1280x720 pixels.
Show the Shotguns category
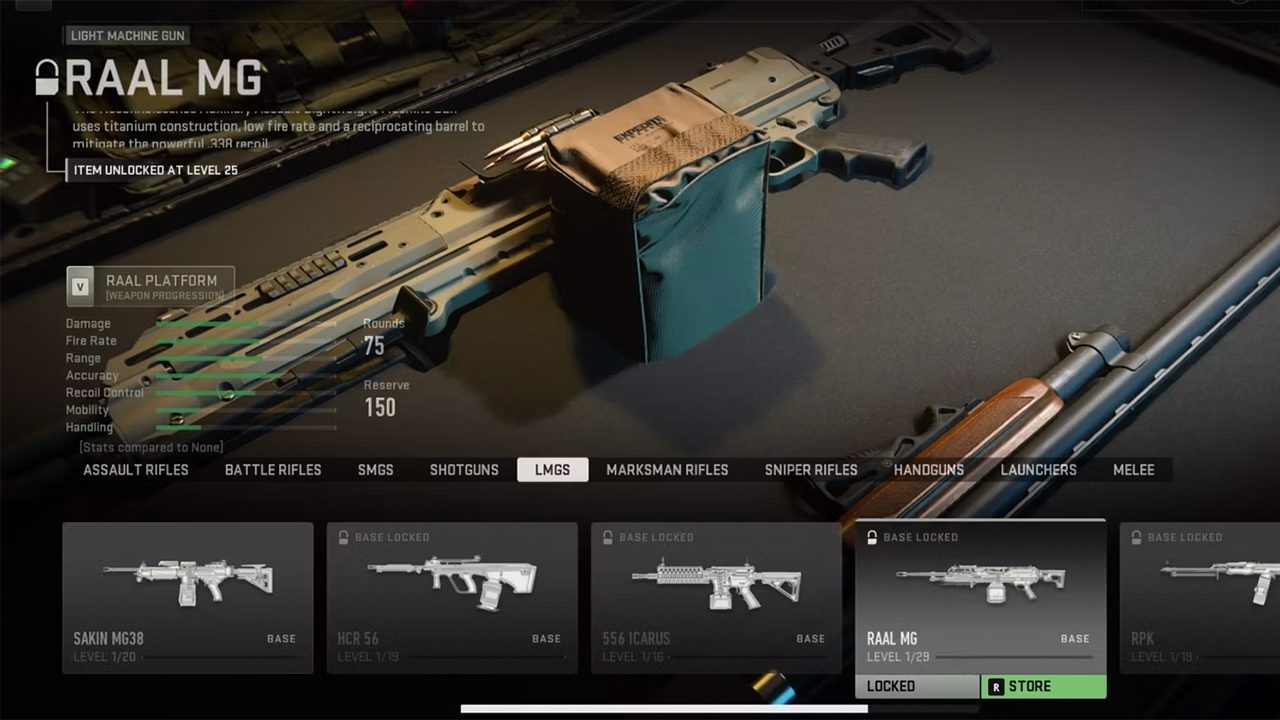click(464, 470)
